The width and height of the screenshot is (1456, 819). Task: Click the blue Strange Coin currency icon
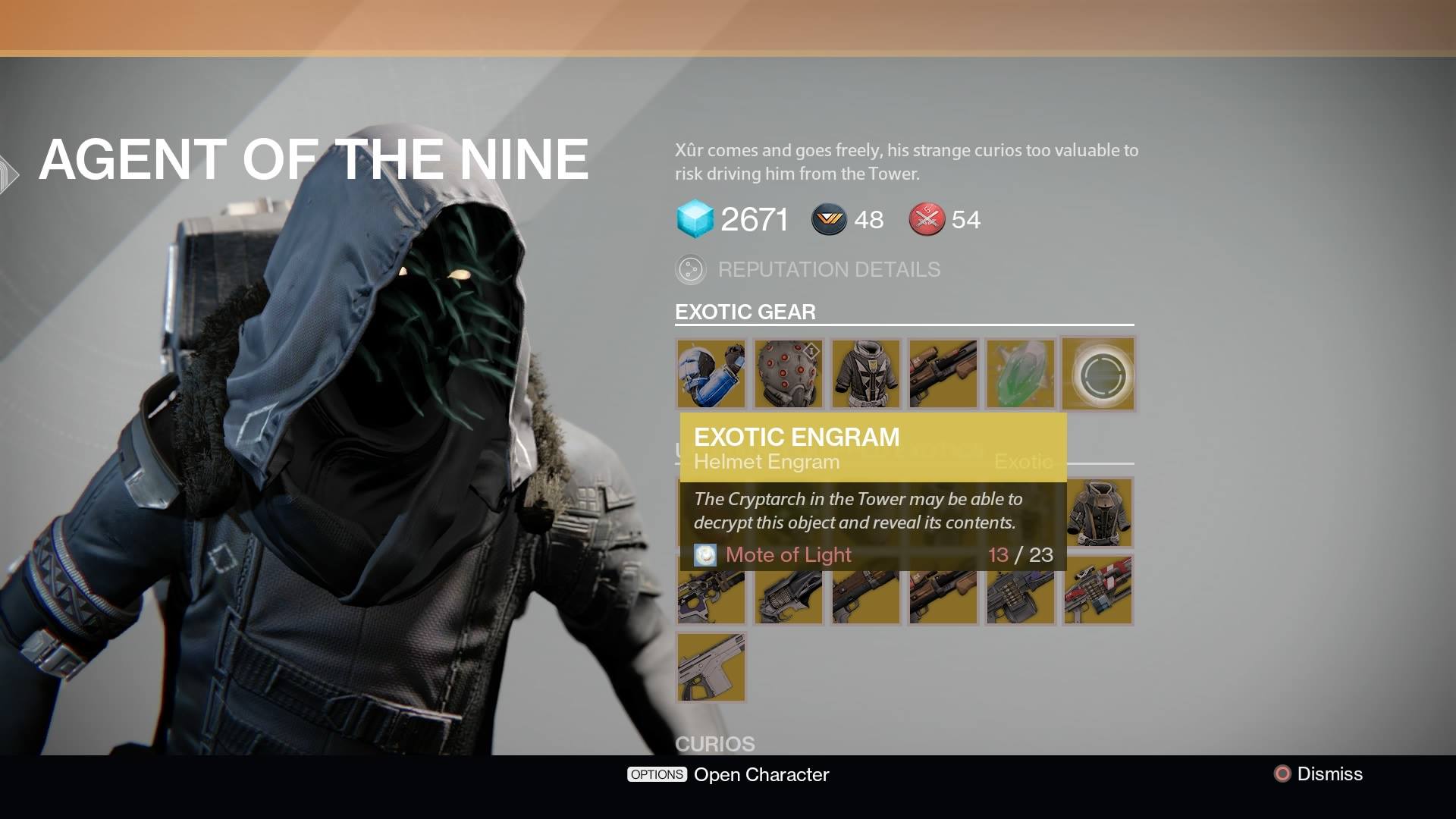pyautogui.click(x=695, y=221)
